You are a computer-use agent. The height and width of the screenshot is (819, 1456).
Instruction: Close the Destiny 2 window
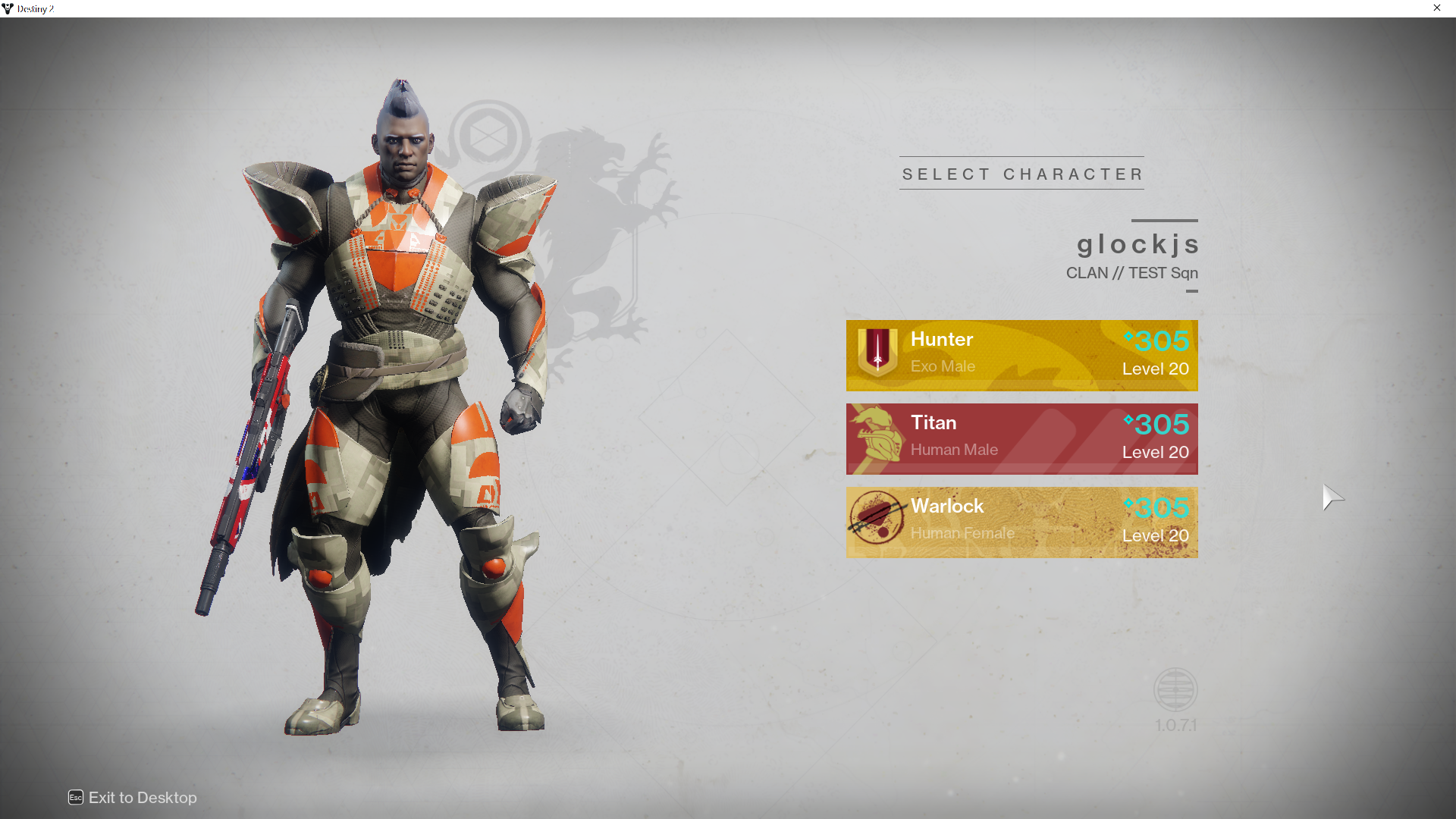[x=1436, y=8]
